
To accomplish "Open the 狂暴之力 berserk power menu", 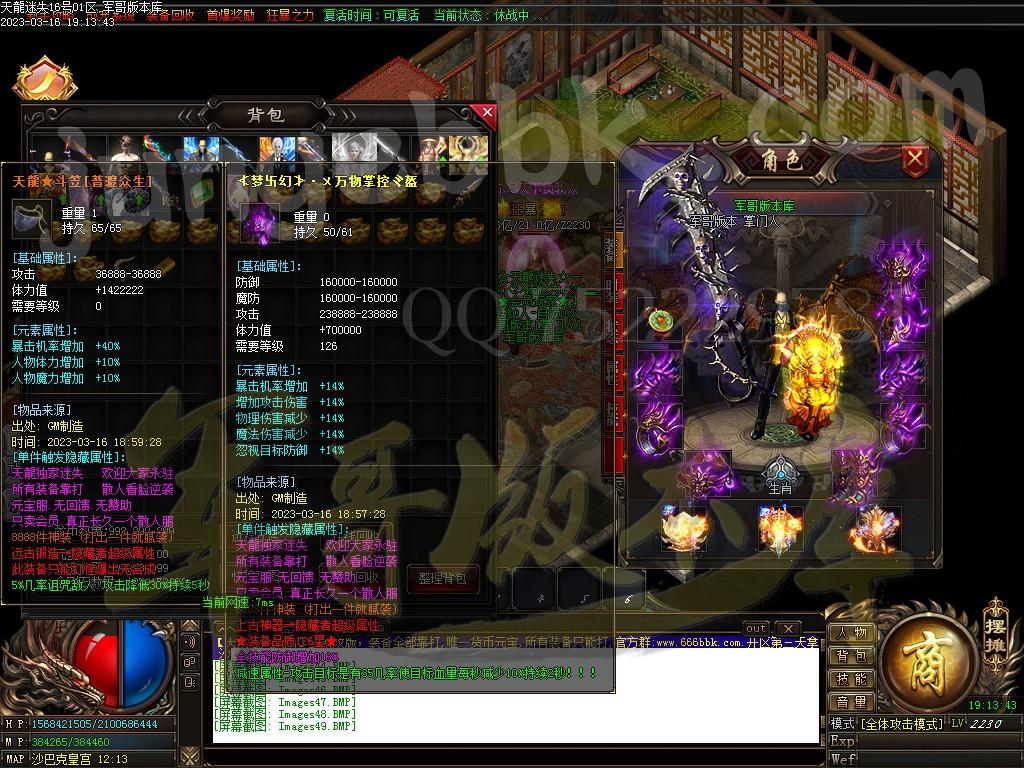I will [291, 16].
